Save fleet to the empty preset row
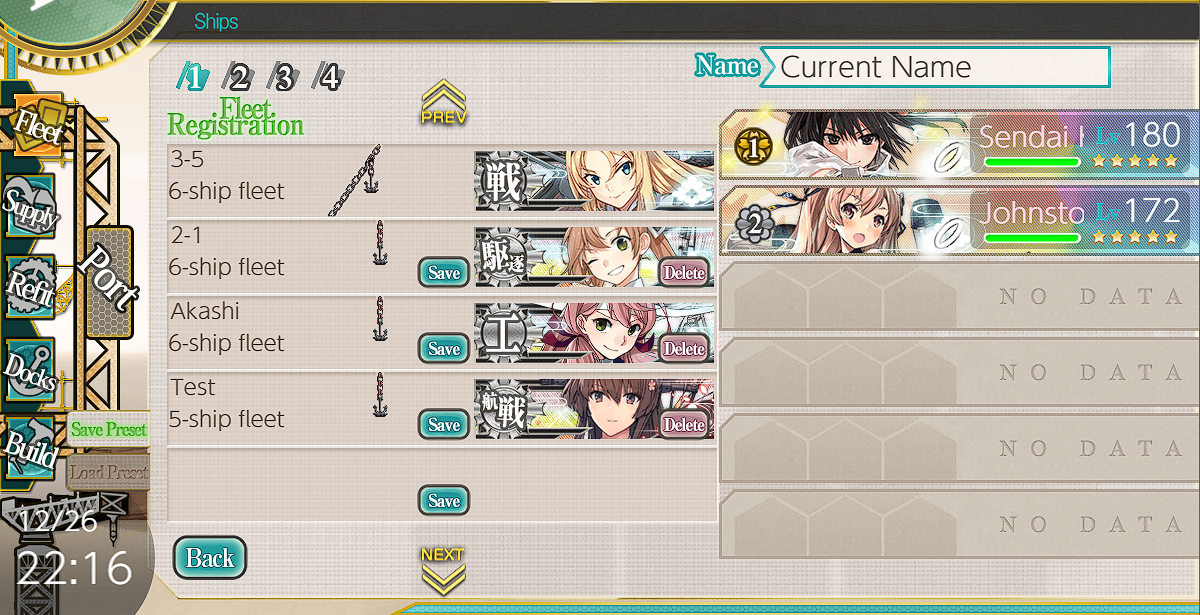Image resolution: width=1200 pixels, height=615 pixels. (x=443, y=501)
